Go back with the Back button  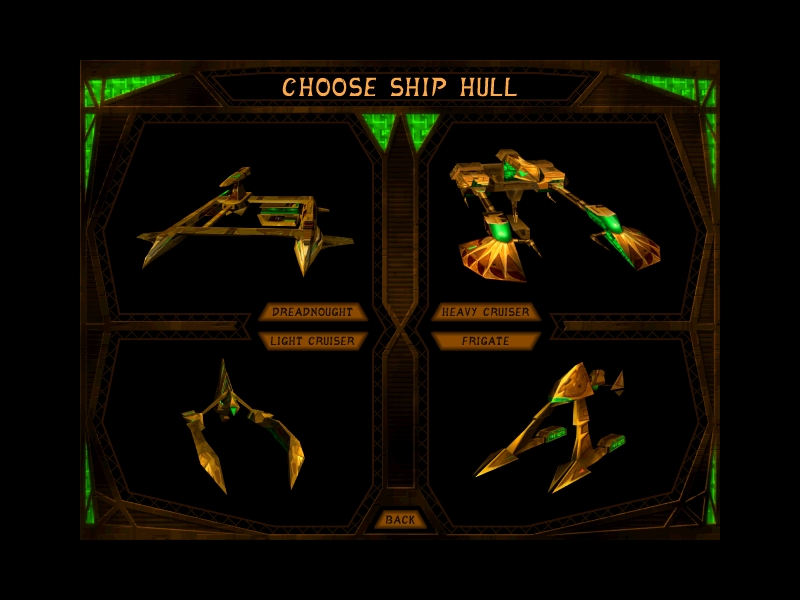tap(400, 520)
